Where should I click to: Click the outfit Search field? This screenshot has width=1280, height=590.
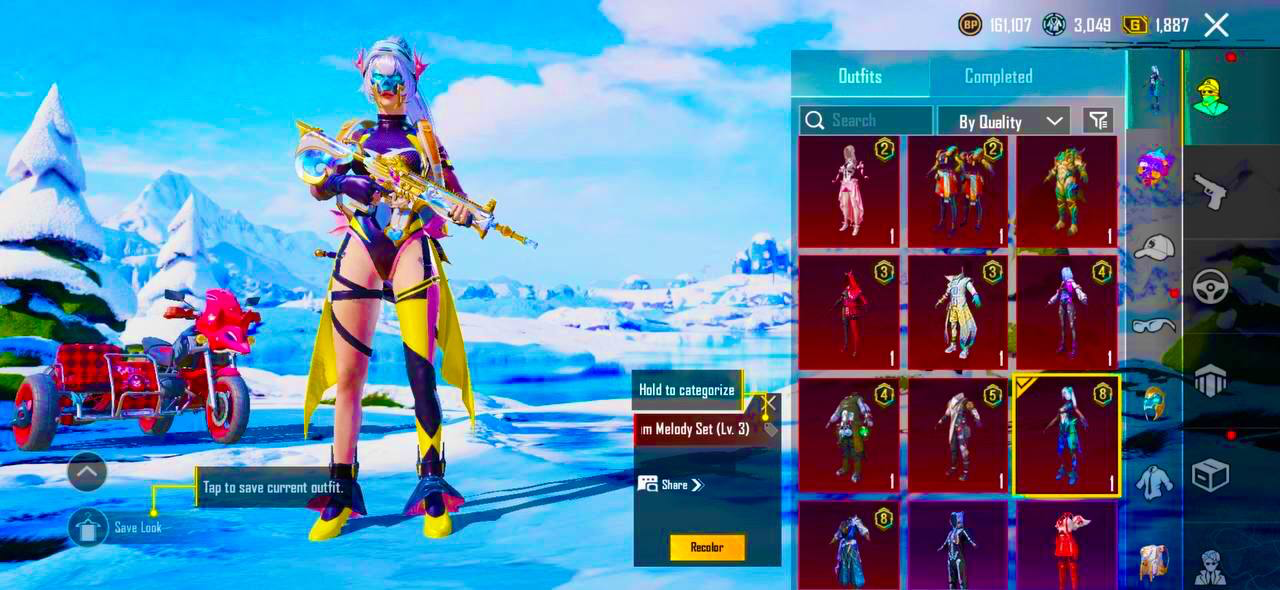tap(866, 121)
